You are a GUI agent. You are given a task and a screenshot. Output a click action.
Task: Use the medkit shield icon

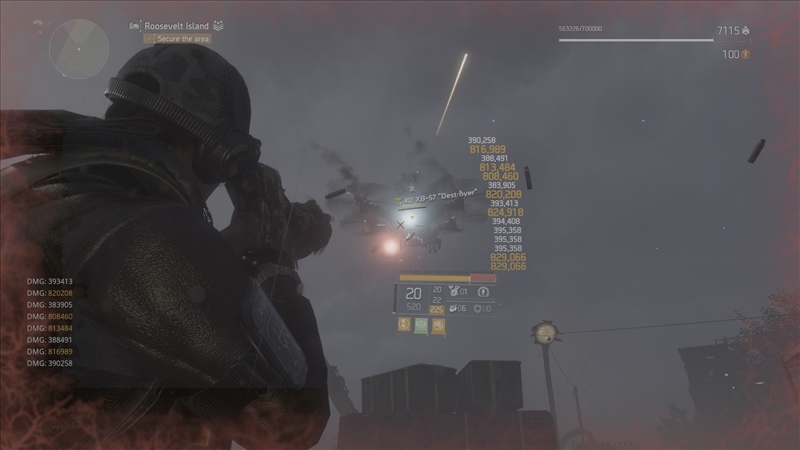coord(480,309)
